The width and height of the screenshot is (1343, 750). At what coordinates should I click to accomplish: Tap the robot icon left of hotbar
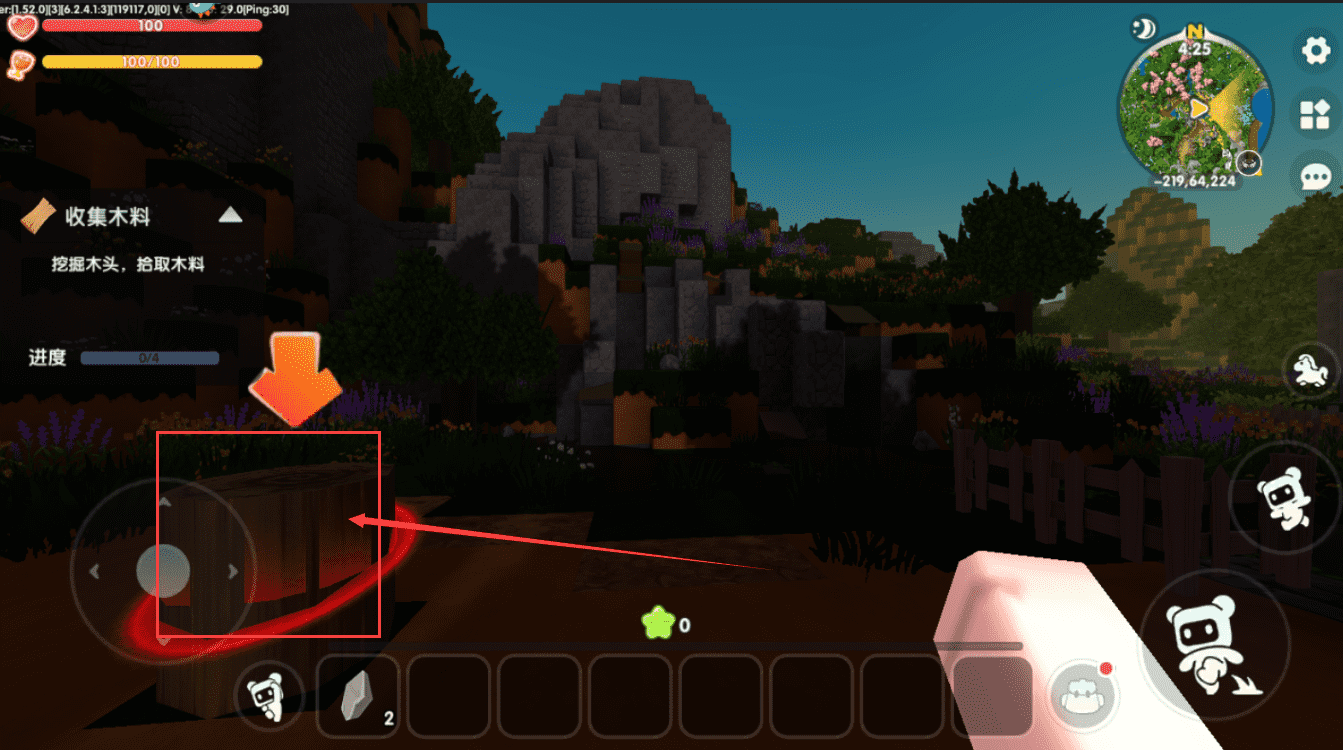(x=266, y=693)
